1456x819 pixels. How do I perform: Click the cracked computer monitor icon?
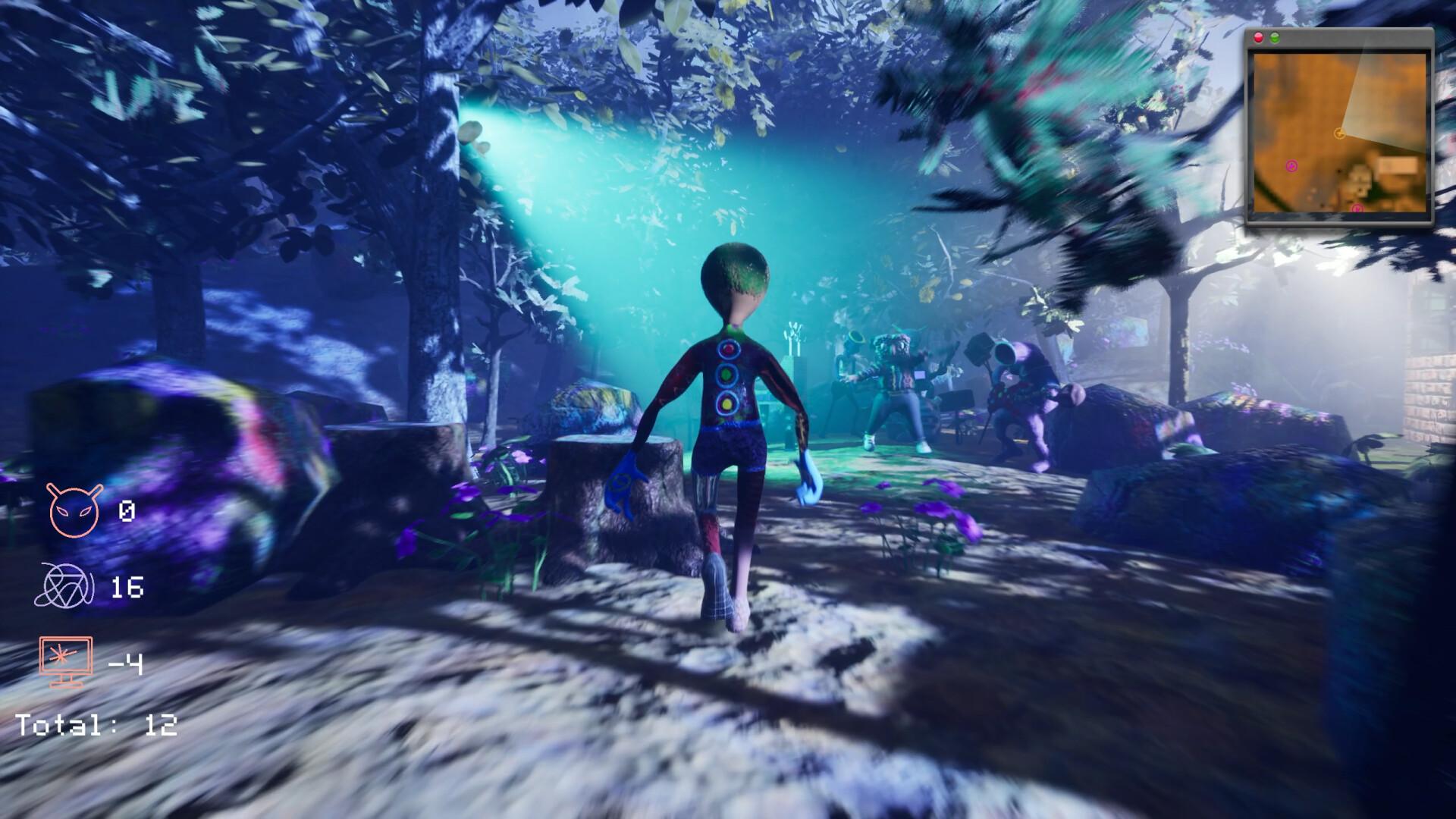[x=67, y=661]
